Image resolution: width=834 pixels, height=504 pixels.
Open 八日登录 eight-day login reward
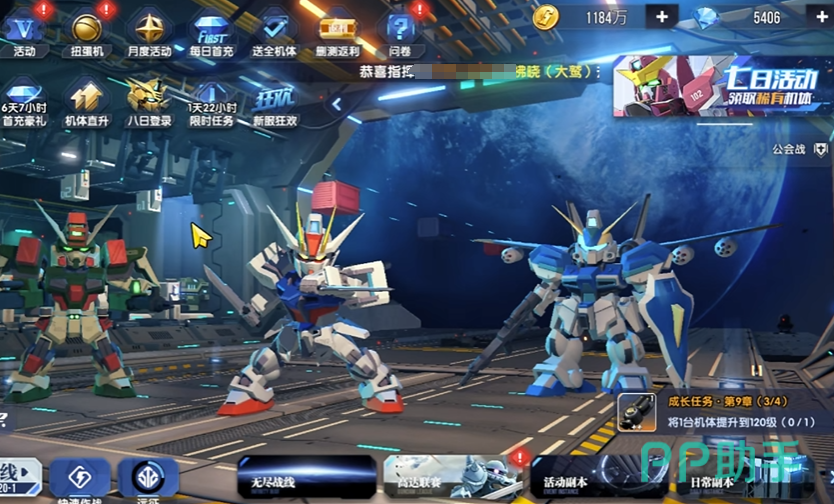pos(148,100)
